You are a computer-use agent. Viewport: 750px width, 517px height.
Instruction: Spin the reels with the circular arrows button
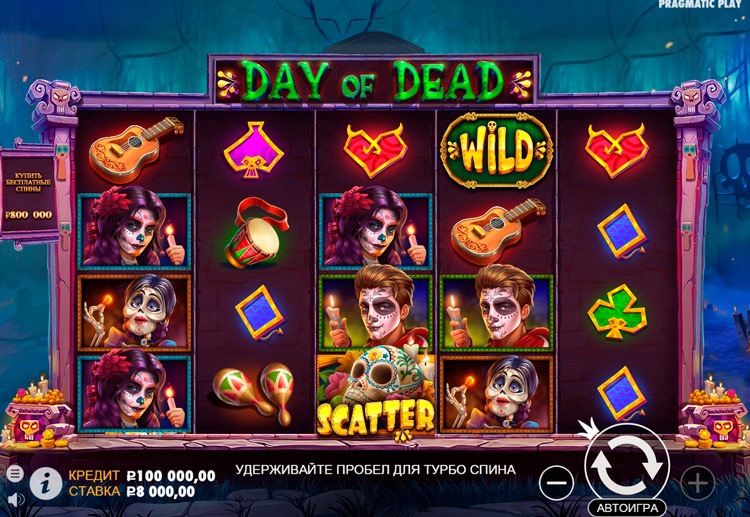click(627, 461)
